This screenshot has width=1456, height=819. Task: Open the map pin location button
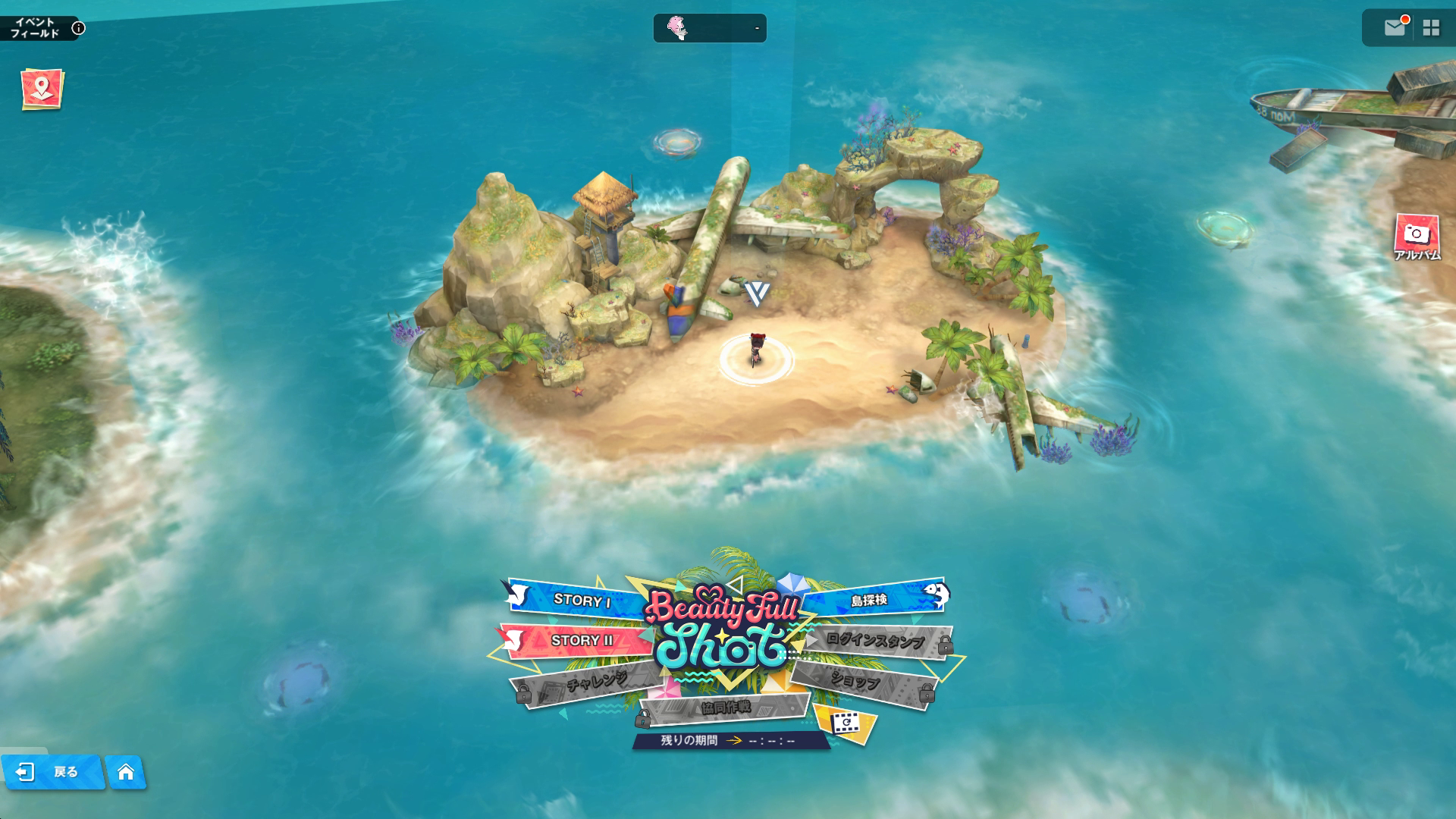click(42, 89)
